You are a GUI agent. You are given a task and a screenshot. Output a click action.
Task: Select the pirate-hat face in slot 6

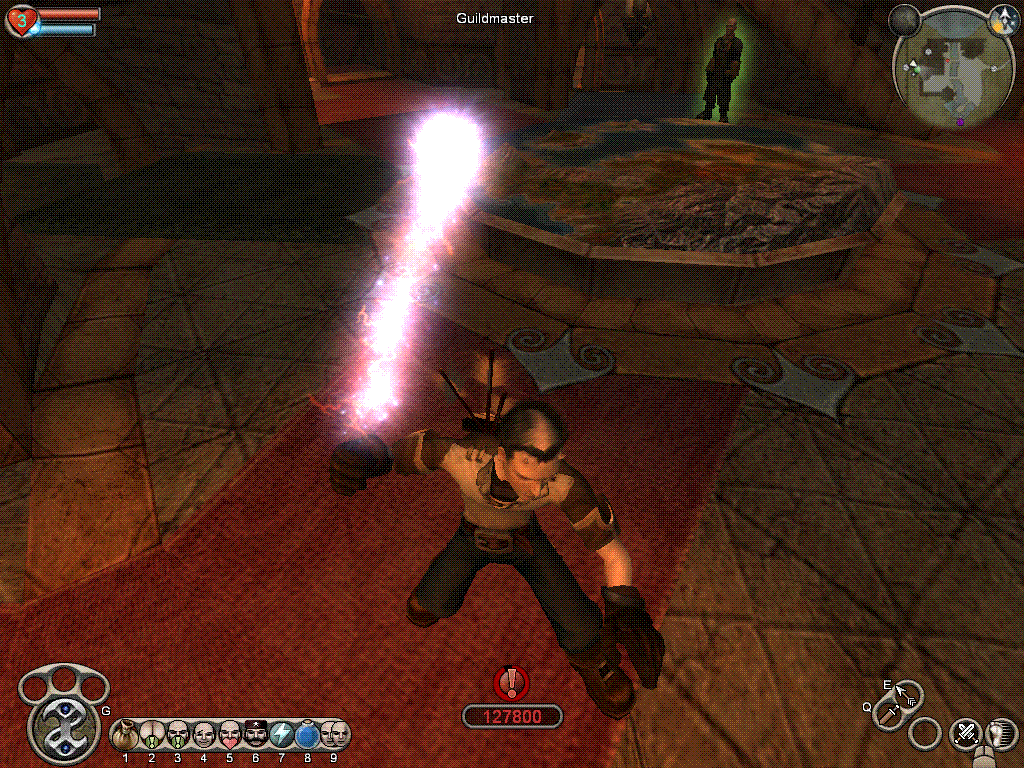coord(256,735)
